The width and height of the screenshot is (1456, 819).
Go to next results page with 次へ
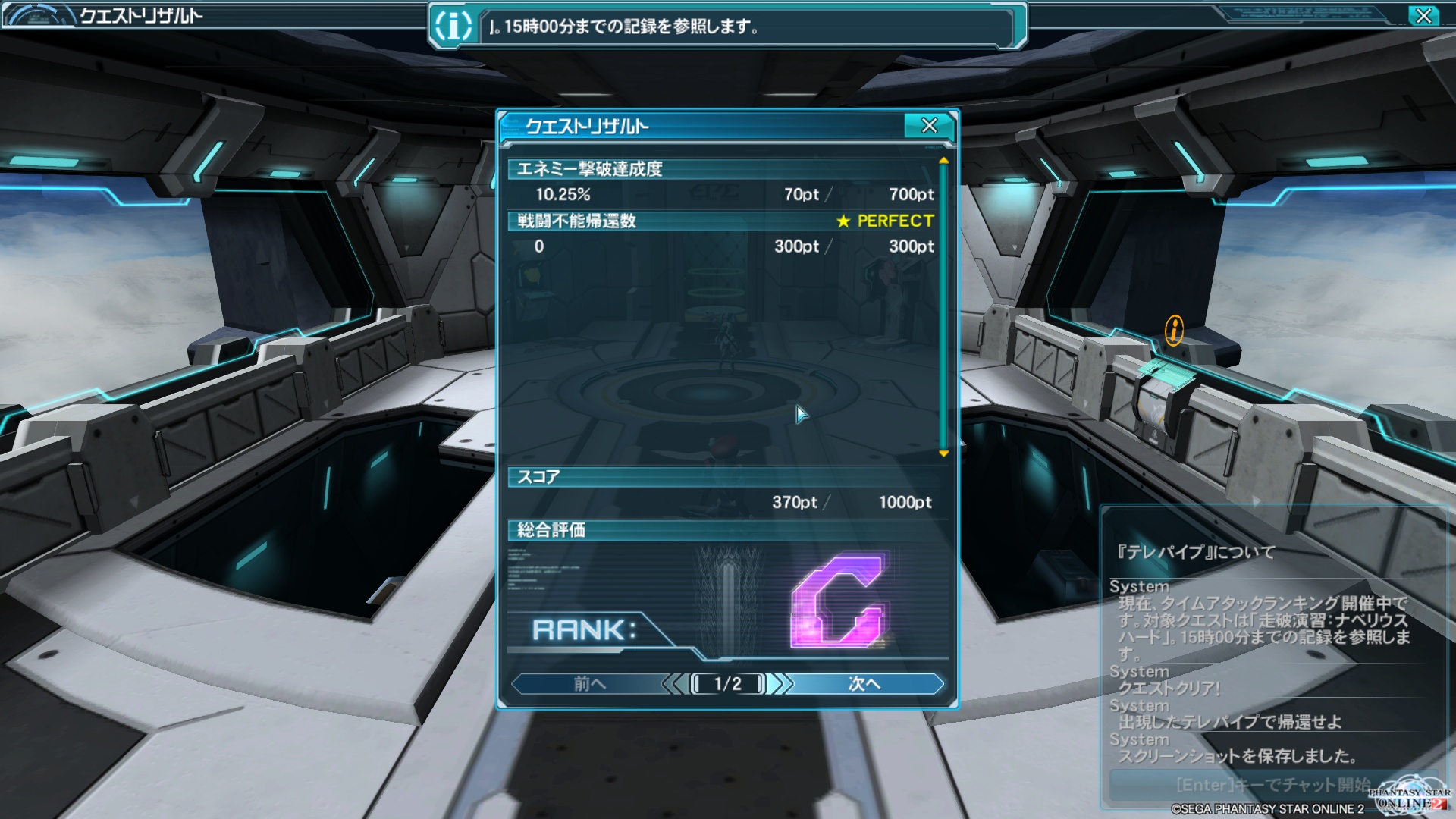[864, 684]
